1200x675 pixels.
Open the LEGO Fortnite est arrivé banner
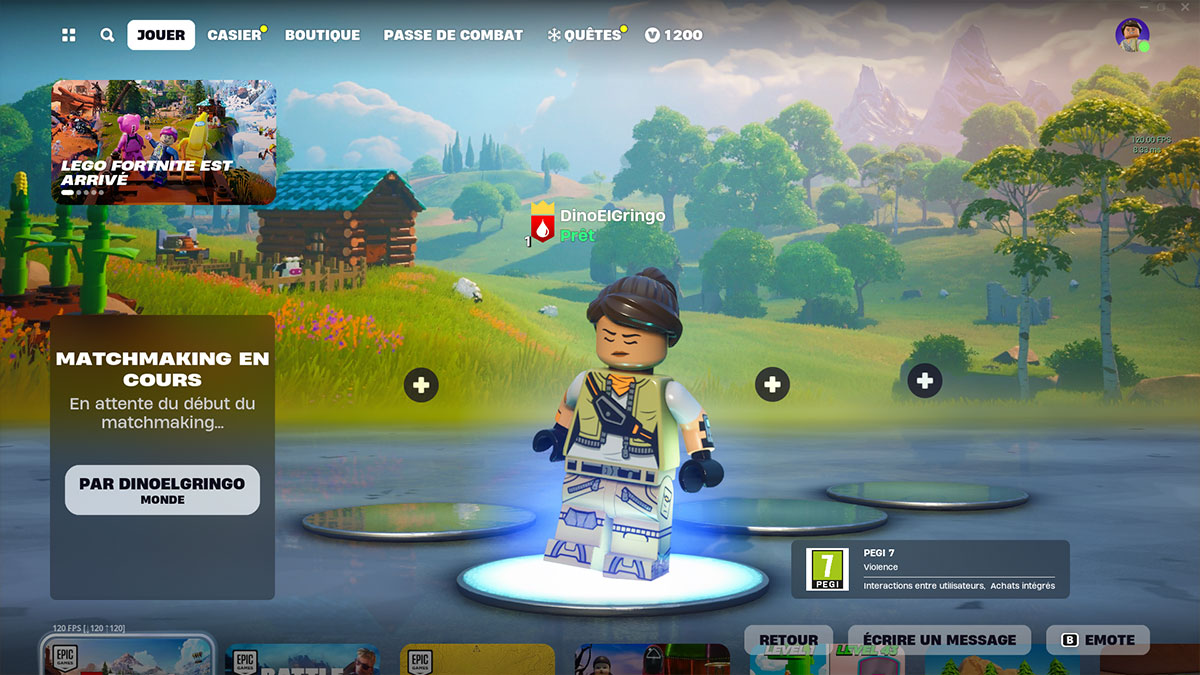[164, 142]
